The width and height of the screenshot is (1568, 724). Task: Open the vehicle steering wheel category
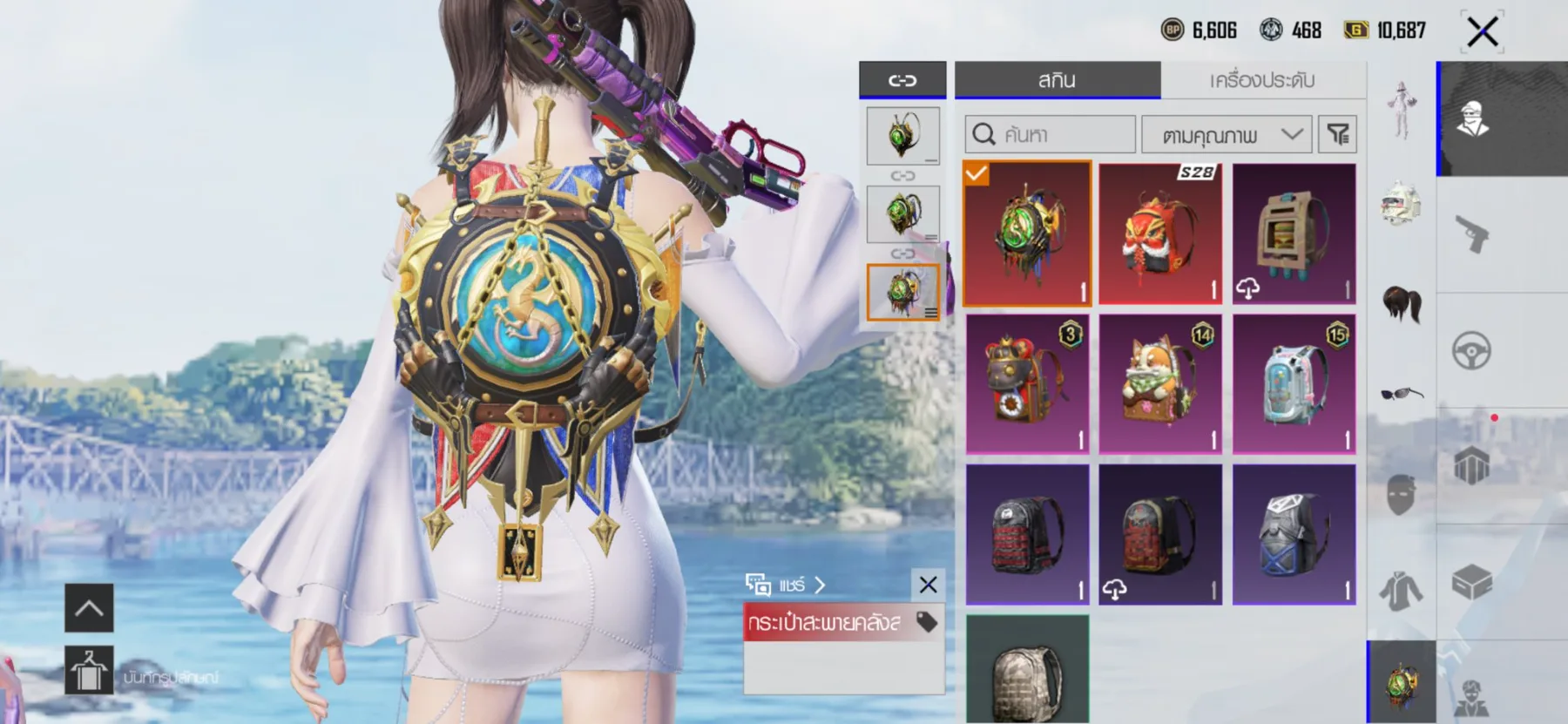coord(1471,351)
